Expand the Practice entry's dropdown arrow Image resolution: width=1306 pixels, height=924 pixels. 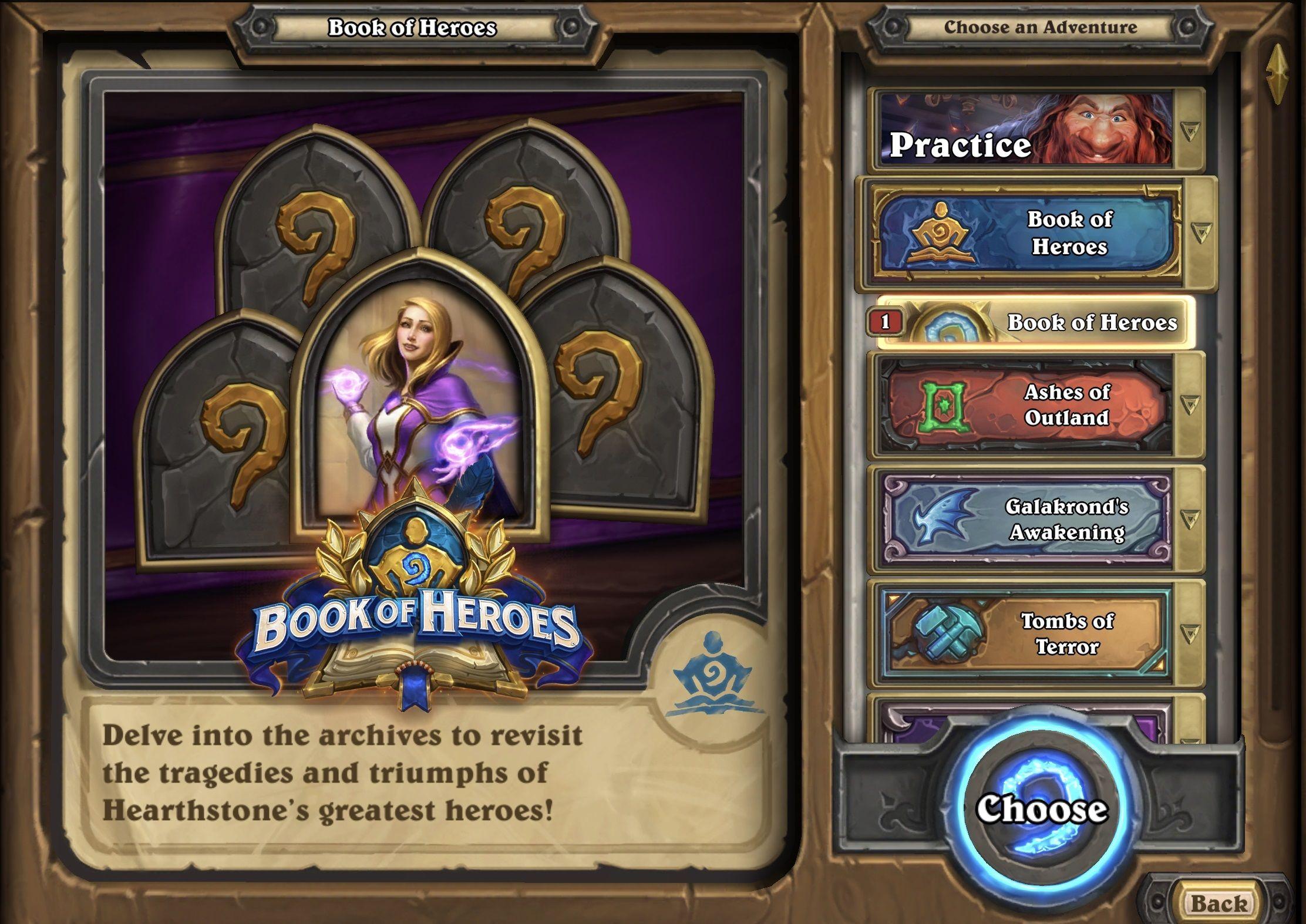click(x=1190, y=131)
